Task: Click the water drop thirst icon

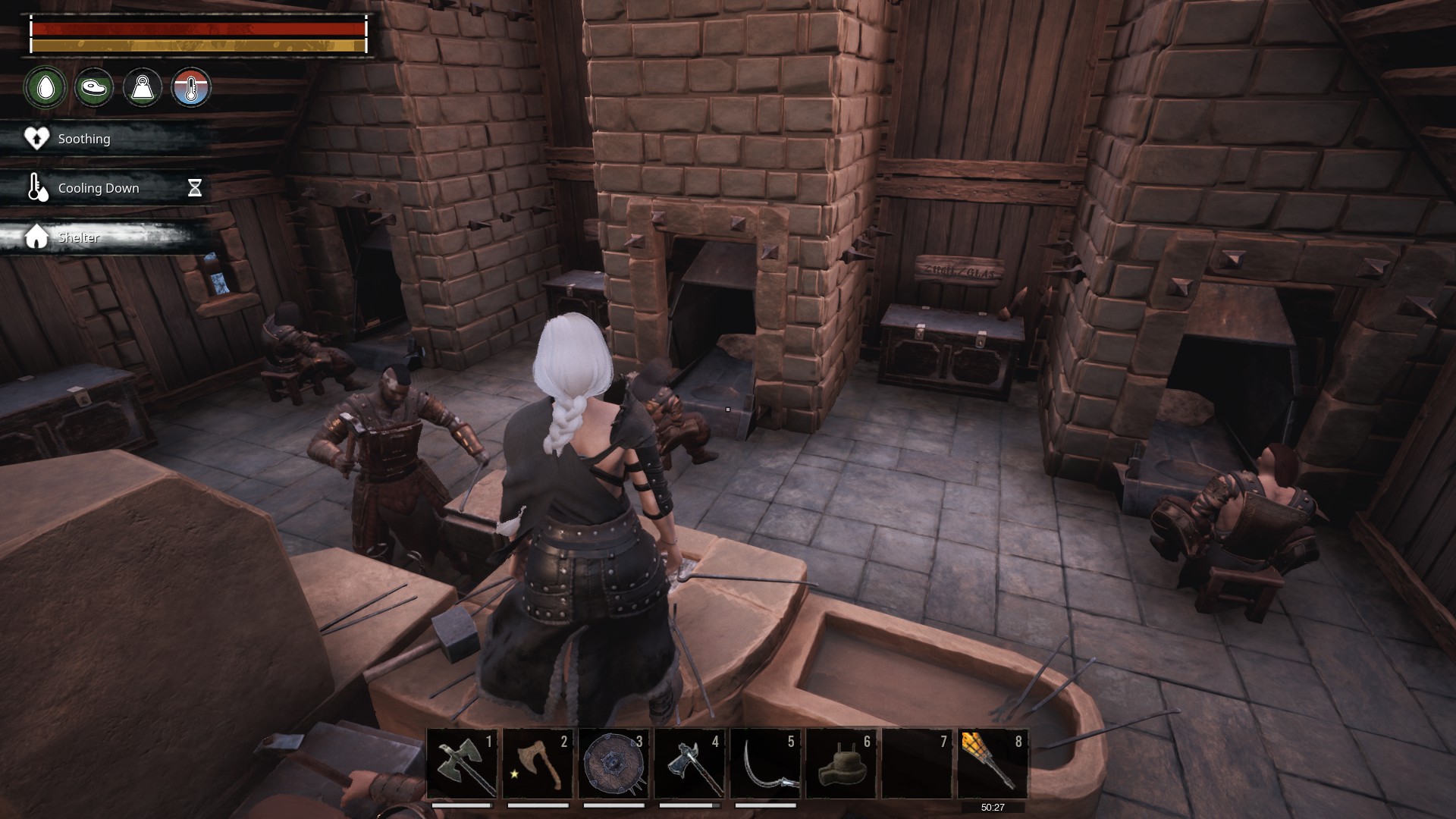Action: [45, 87]
